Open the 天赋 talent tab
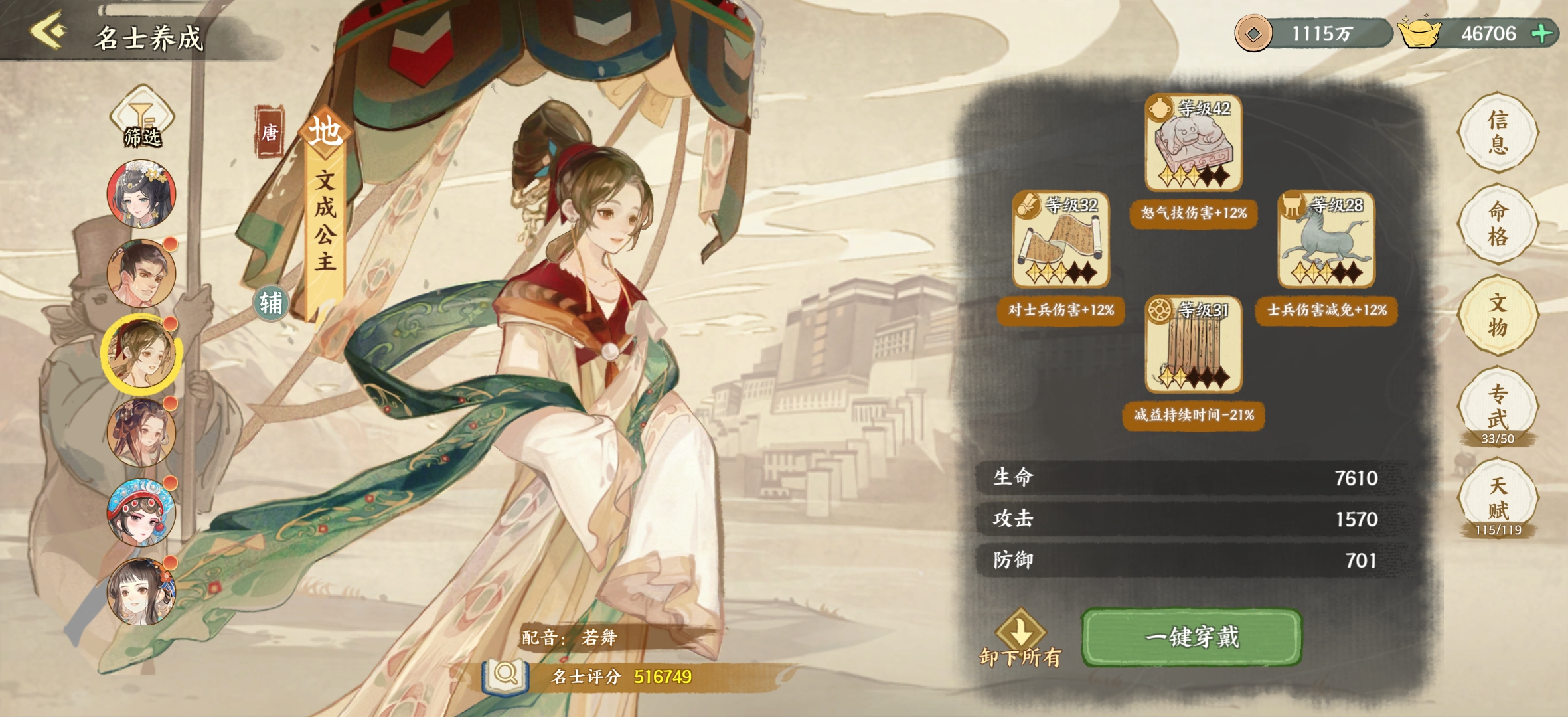Screen dimensions: 1568x717 1498,499
